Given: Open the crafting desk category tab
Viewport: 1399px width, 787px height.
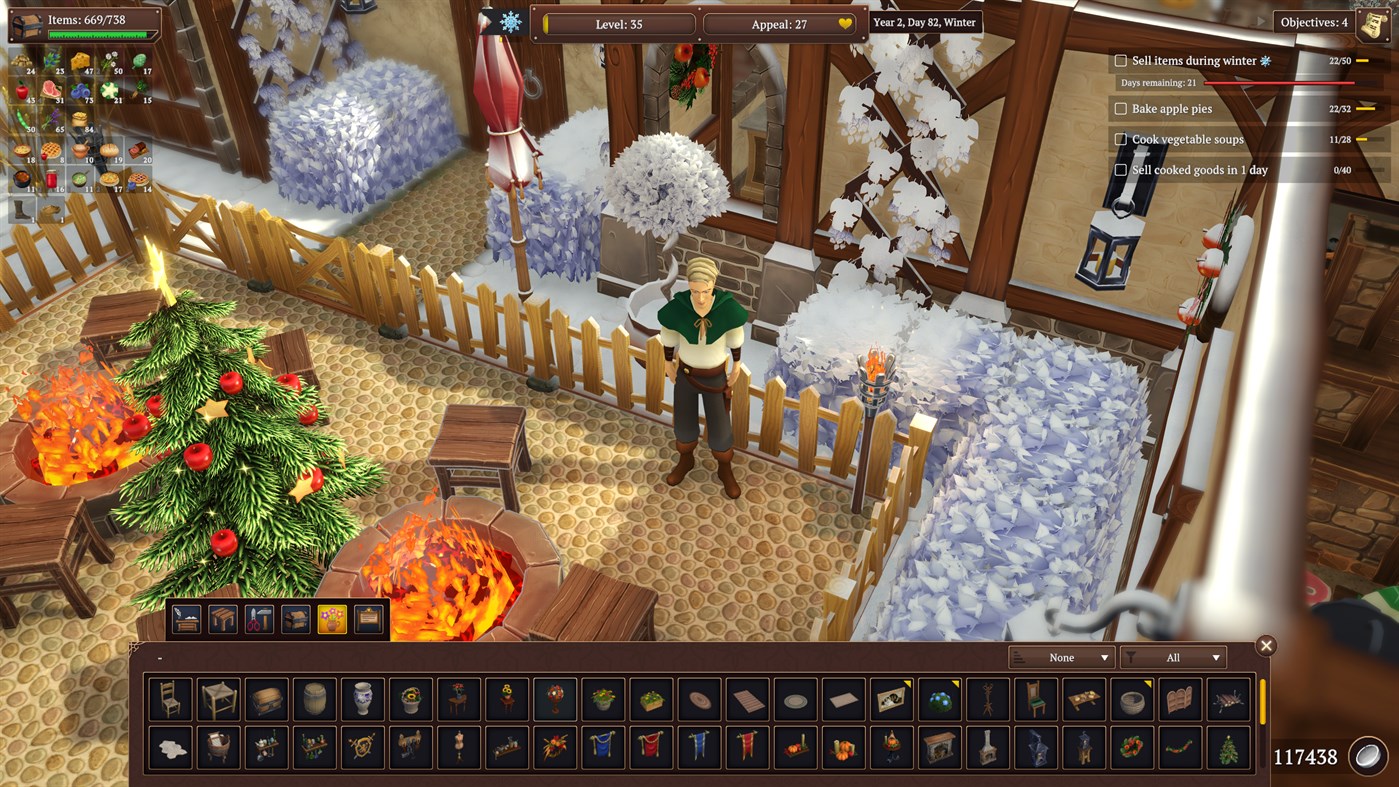Looking at the screenshot, I should point(186,618).
